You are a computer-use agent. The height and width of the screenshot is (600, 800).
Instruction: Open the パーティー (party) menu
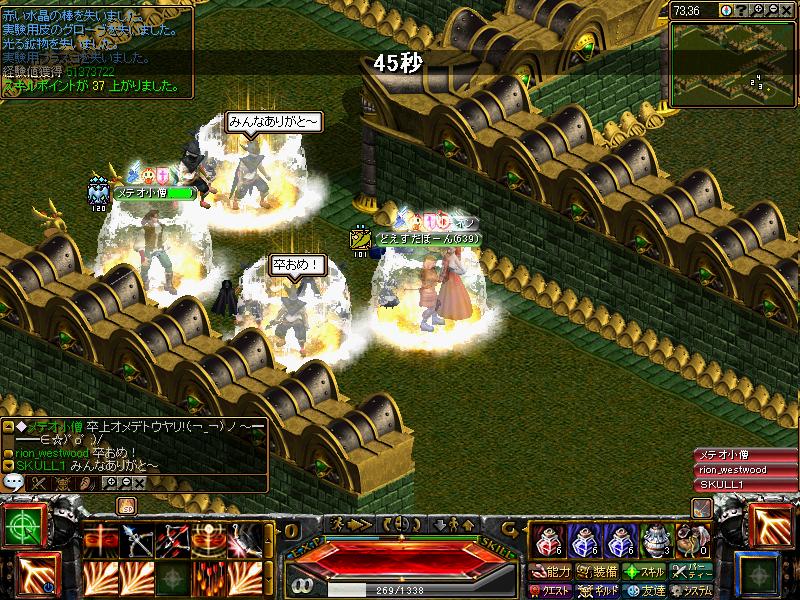(x=692, y=572)
